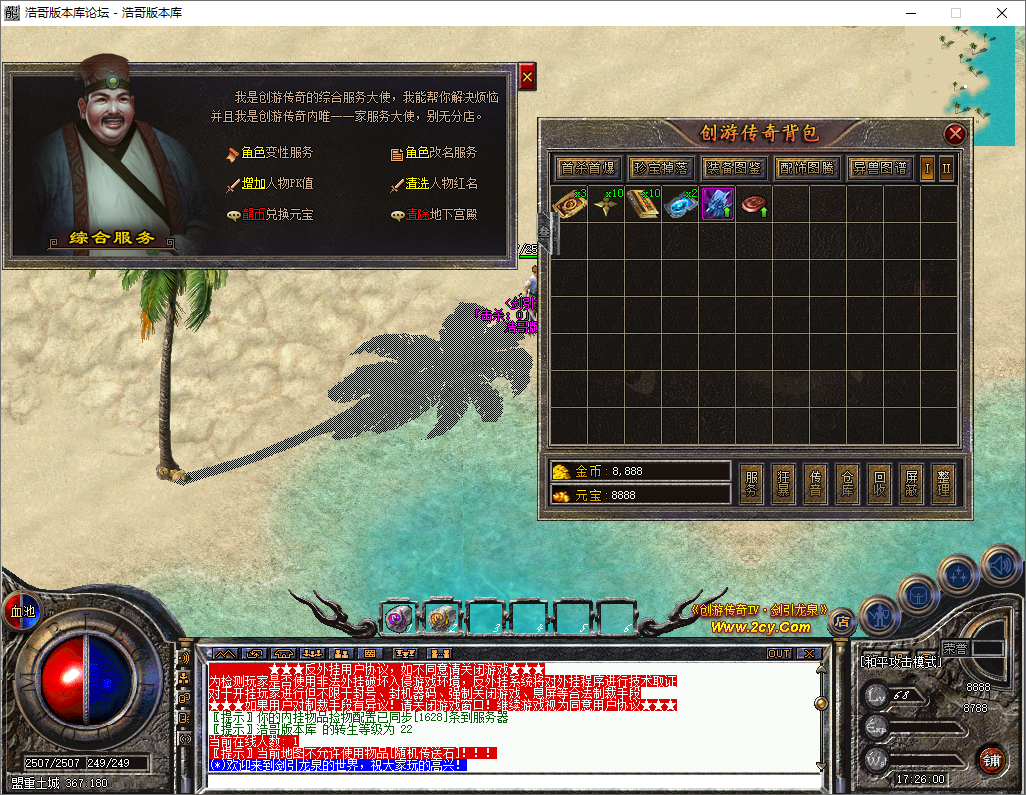Choose the 角色变性服务 option
Image resolution: width=1026 pixels, height=795 pixels.
276,153
